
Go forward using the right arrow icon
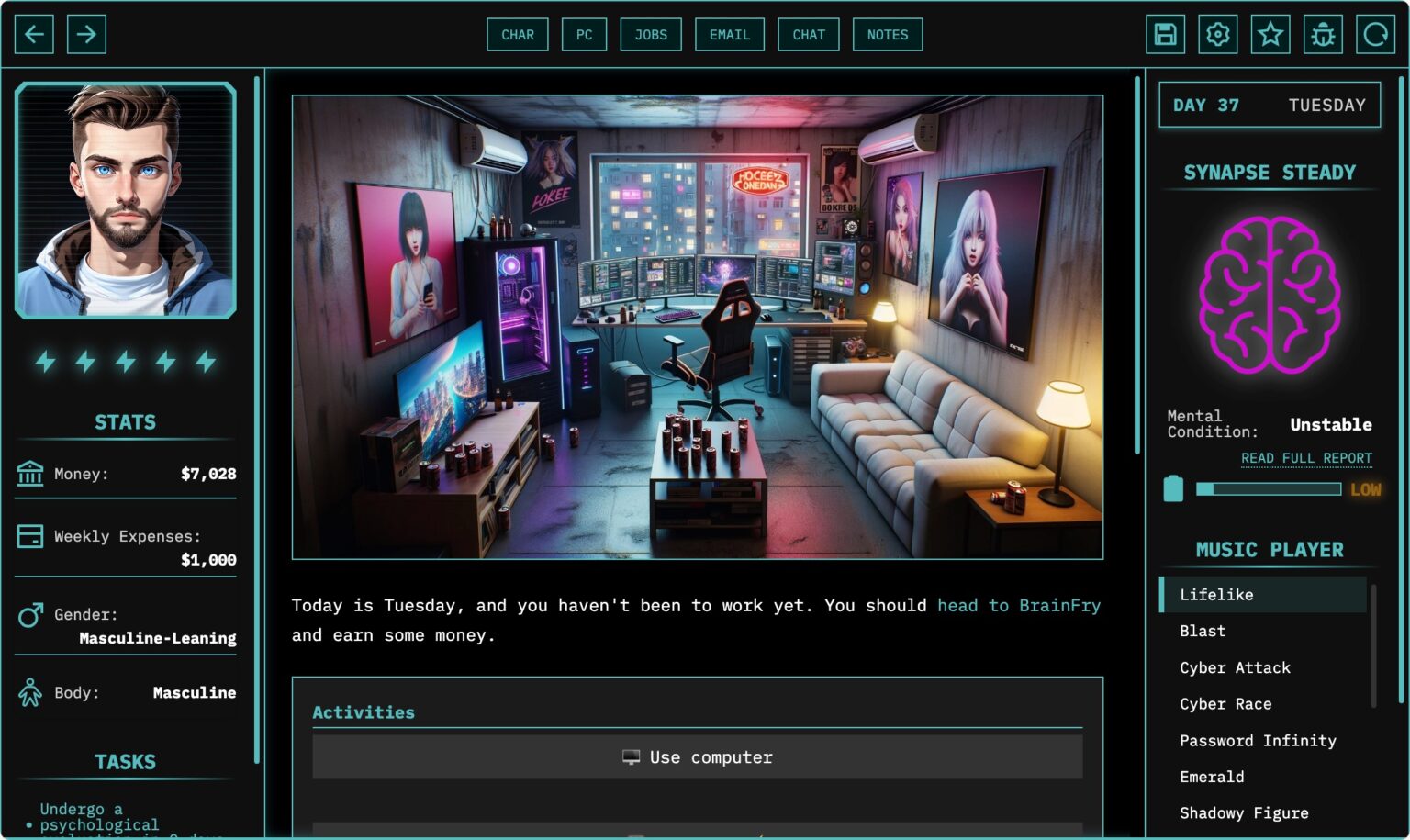pyautogui.click(x=87, y=34)
